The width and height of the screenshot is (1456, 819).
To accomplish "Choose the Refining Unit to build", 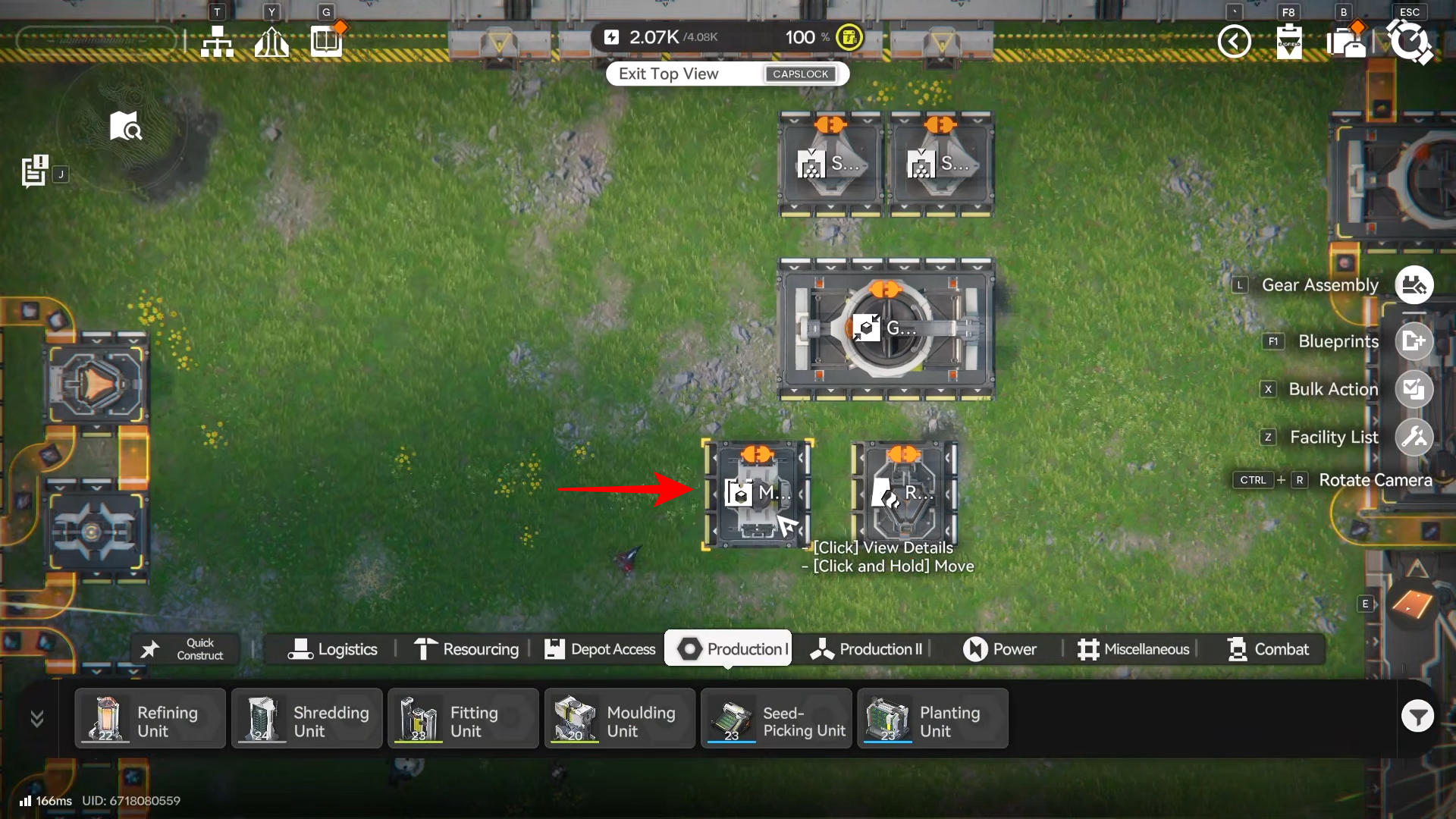I will coord(150,719).
